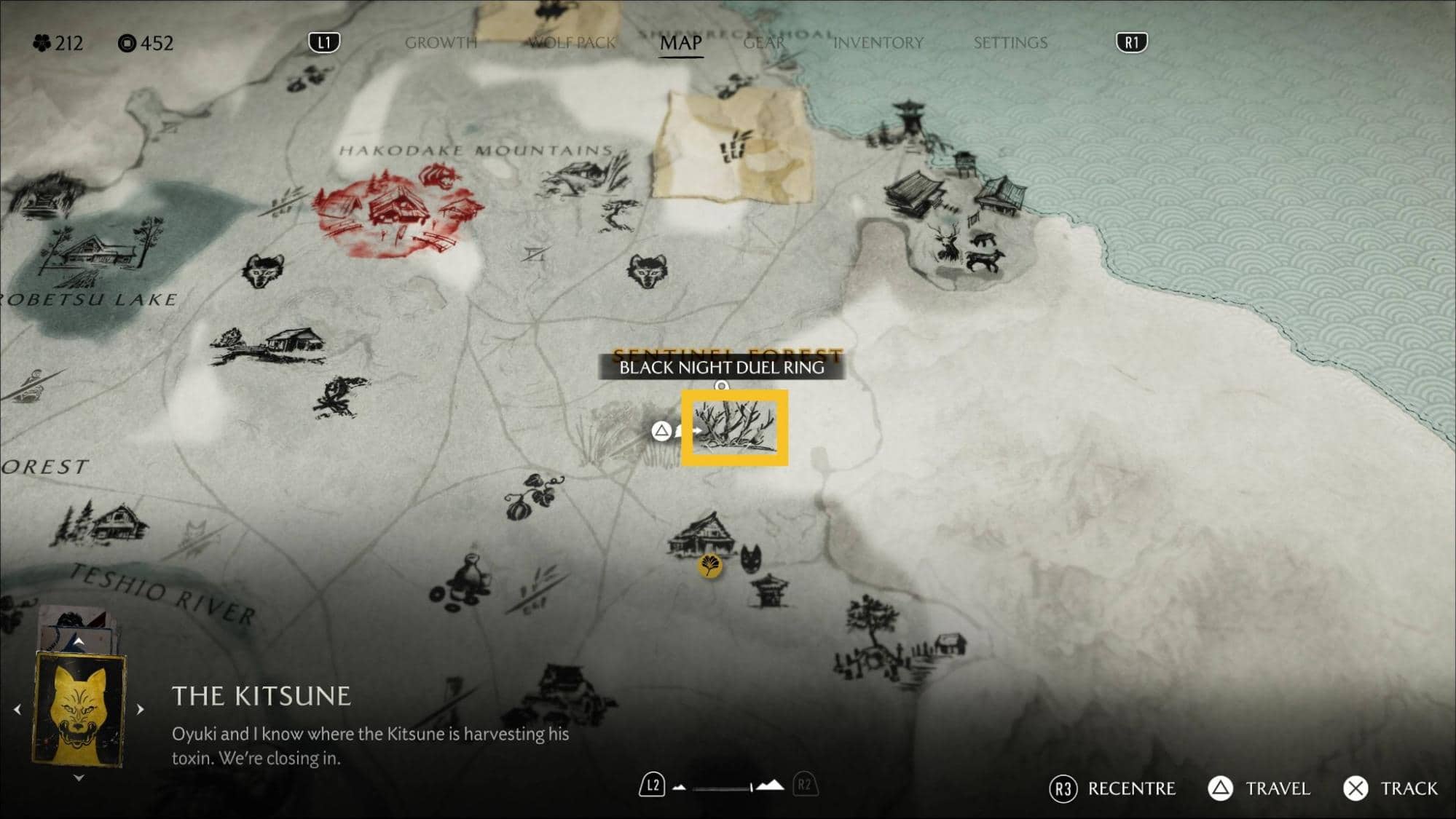The width and height of the screenshot is (1456, 819).
Task: Select the Map tab
Action: [680, 43]
